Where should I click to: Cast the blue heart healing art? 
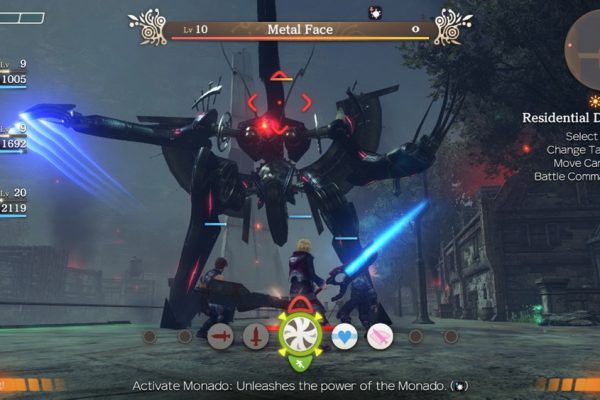click(x=344, y=337)
